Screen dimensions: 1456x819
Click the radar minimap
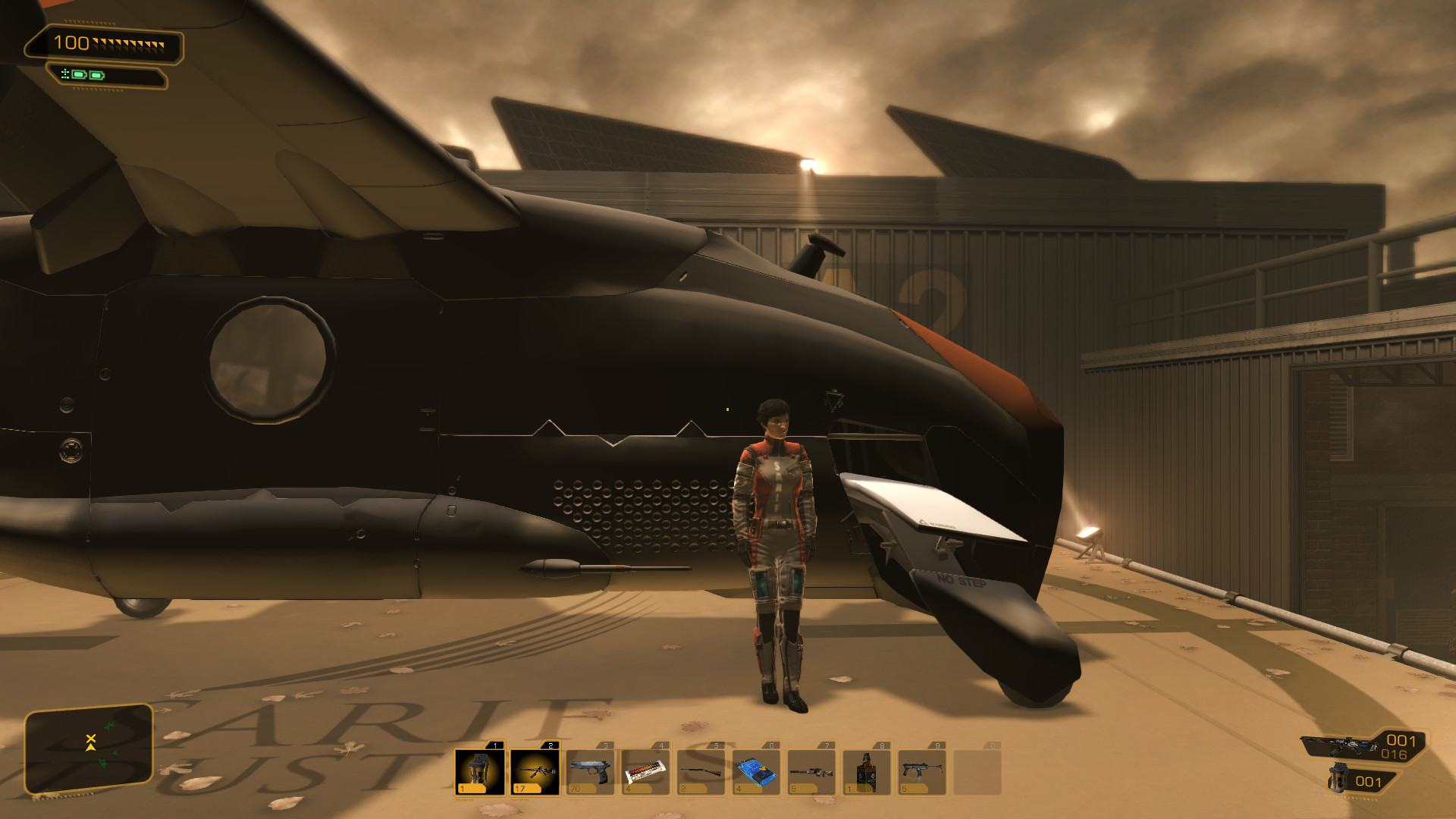(89, 748)
